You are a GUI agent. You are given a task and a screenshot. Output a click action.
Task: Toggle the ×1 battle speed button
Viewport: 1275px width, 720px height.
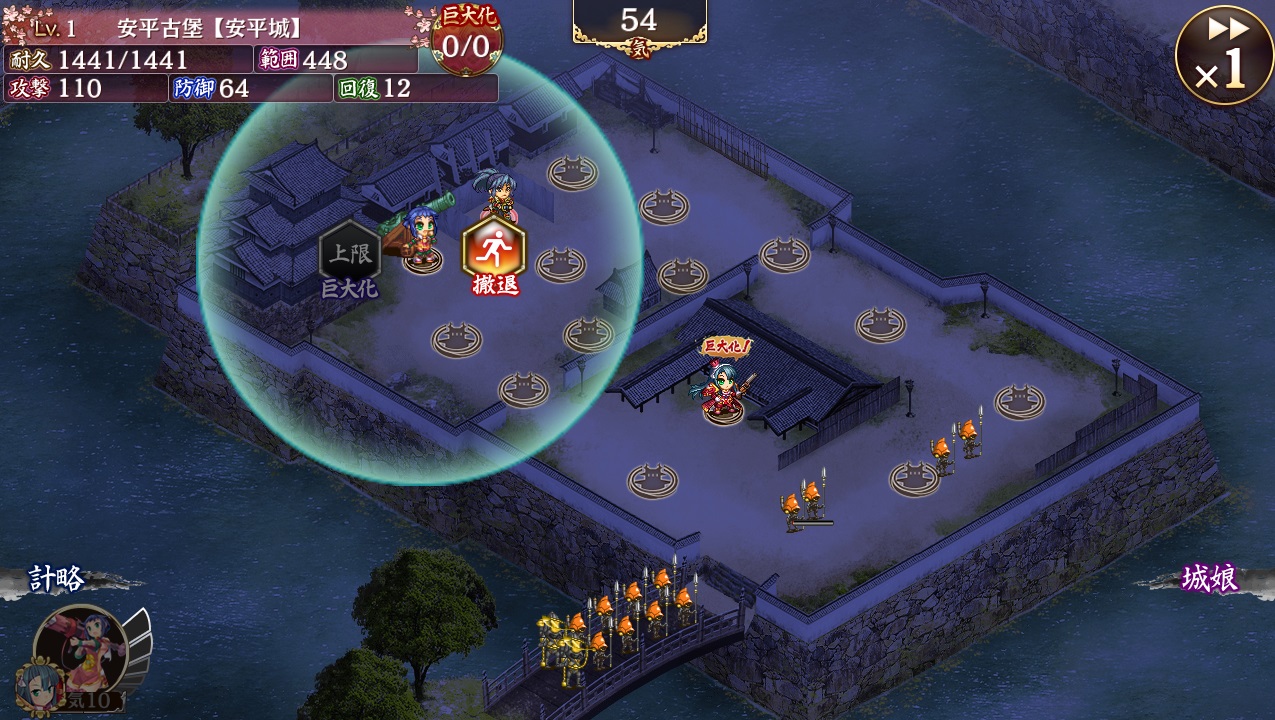[1224, 56]
